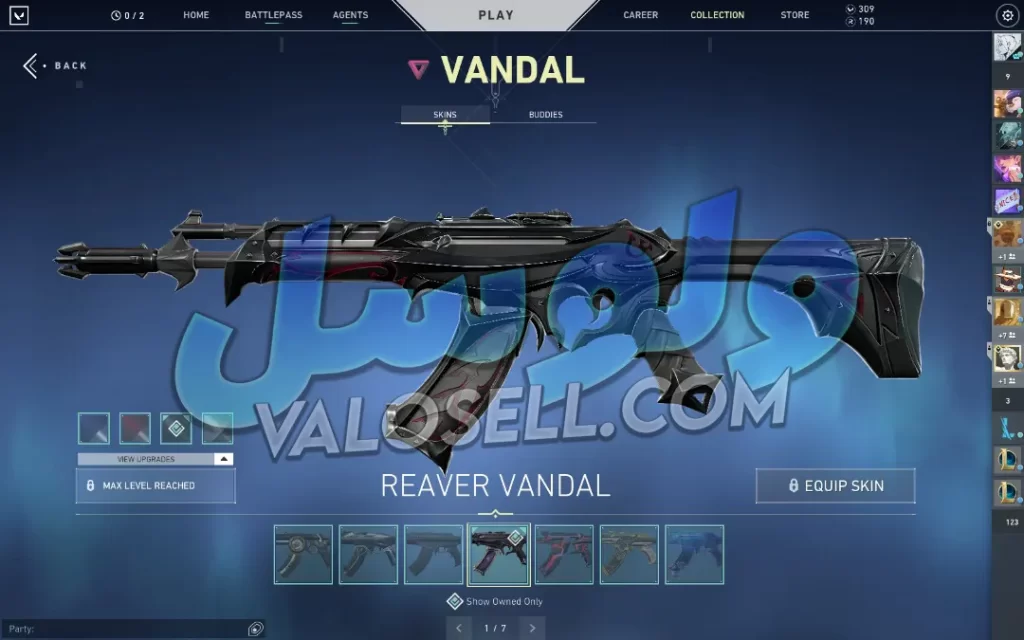Toggle Show Owned Only
Viewport: 1024px width, 640px height.
(x=455, y=601)
